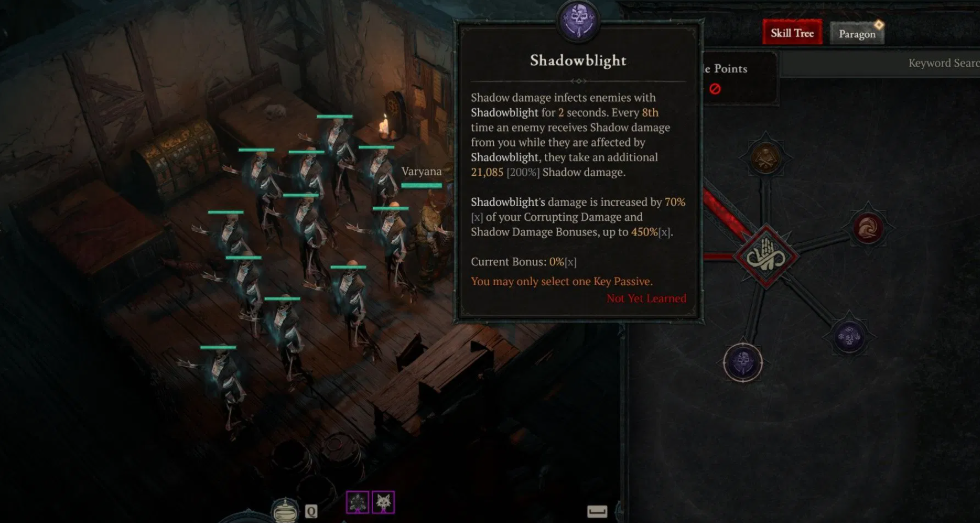980x523 pixels.
Task: Open the Paragon tab
Action: click(857, 34)
